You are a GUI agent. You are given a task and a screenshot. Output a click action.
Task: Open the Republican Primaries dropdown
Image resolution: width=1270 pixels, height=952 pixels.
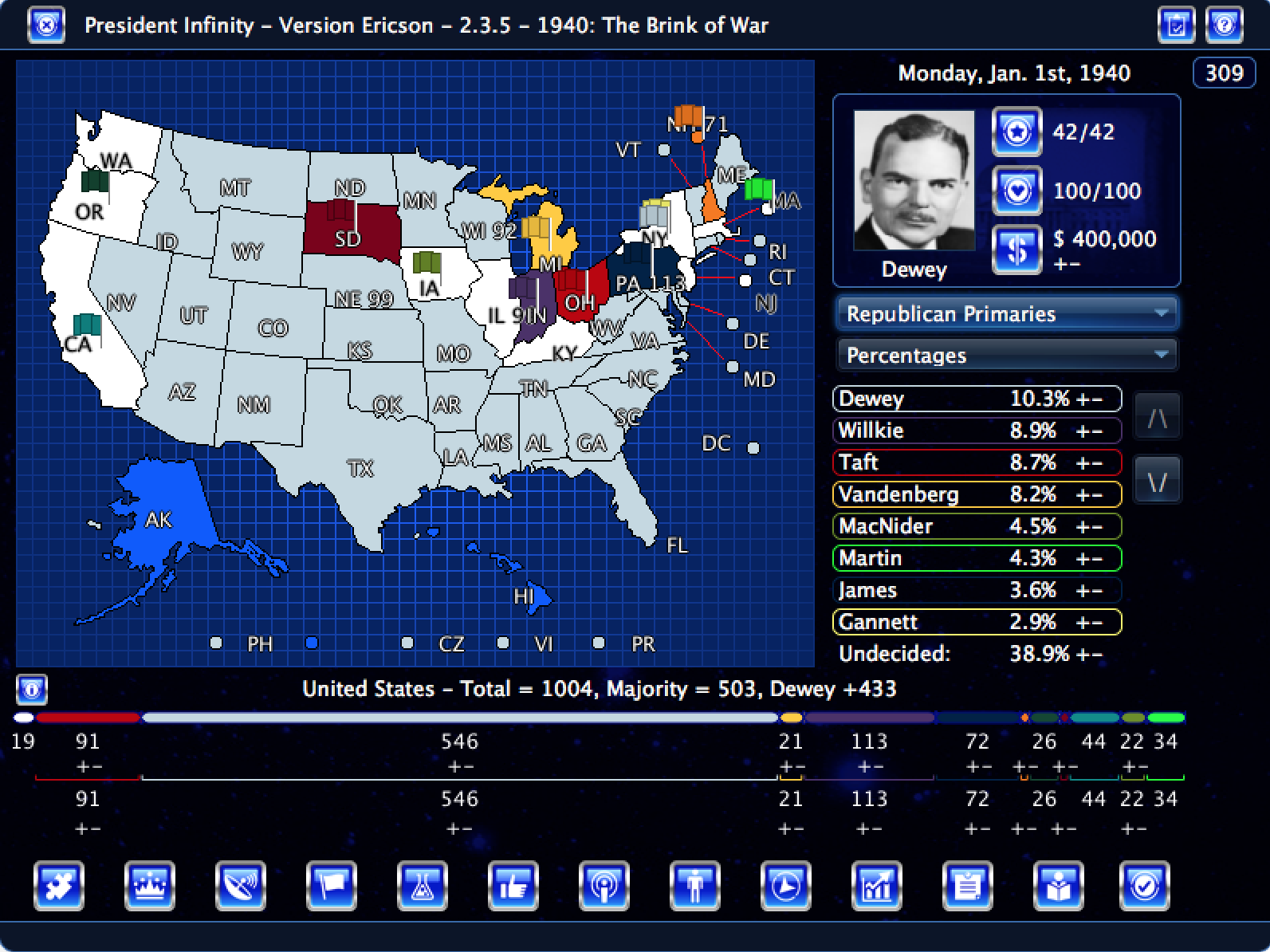pyautogui.click(x=1006, y=313)
